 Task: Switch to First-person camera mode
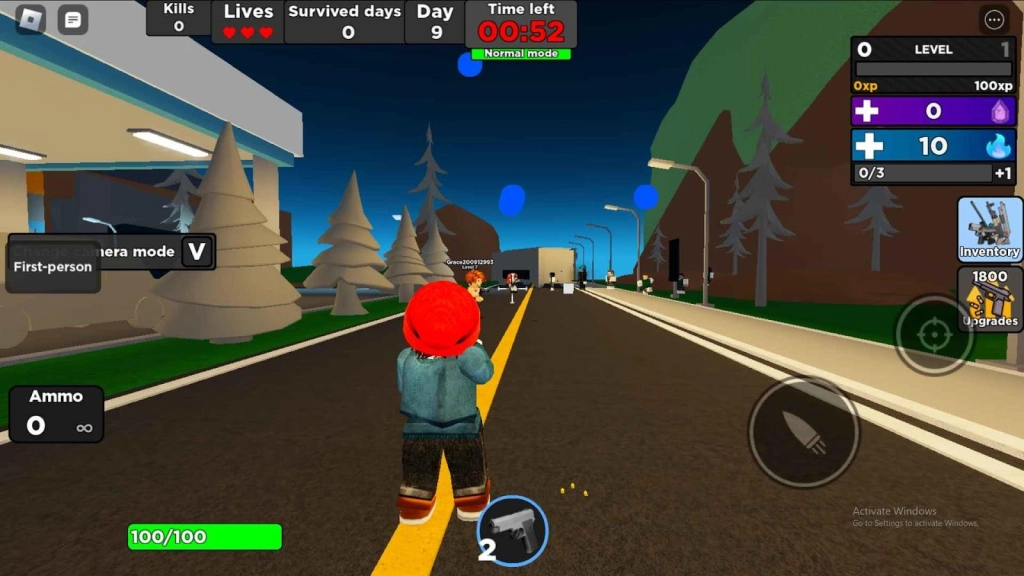[x=53, y=267]
